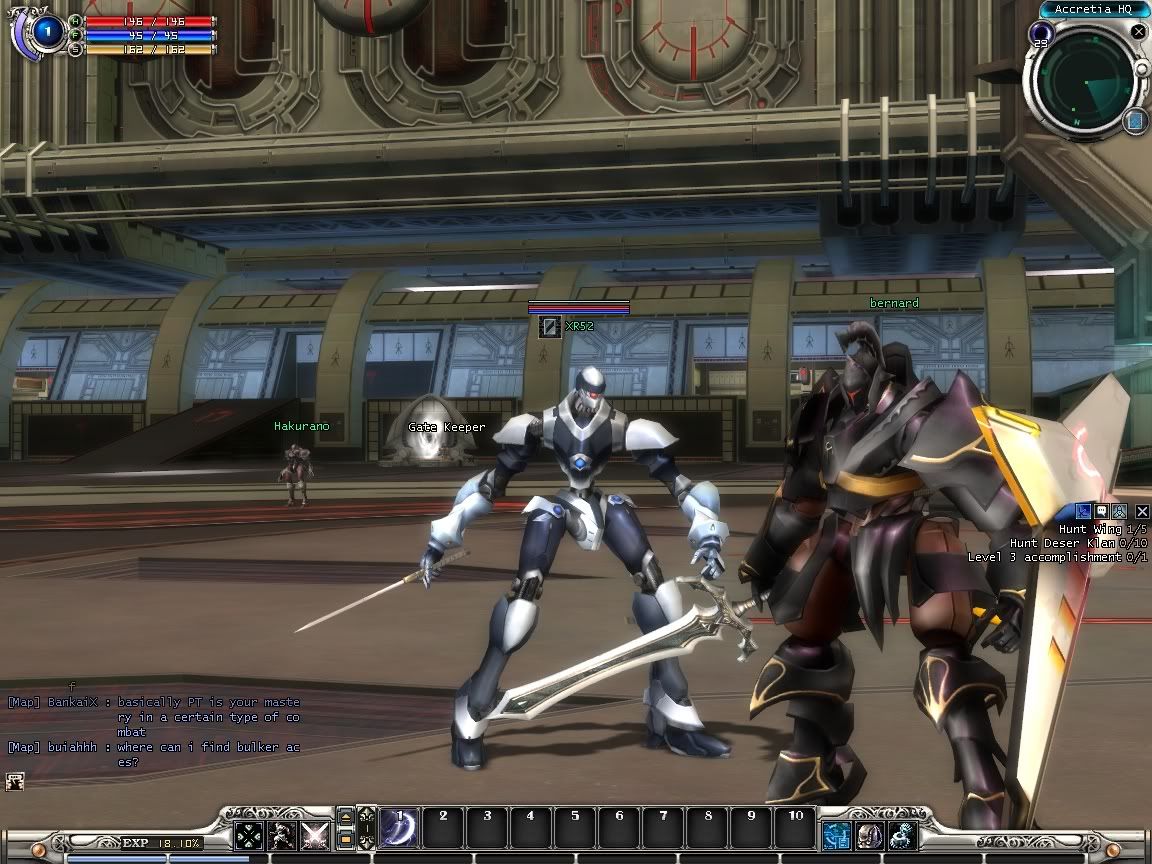
Task: Open the blue map icon beside the radar
Action: 1134,122
